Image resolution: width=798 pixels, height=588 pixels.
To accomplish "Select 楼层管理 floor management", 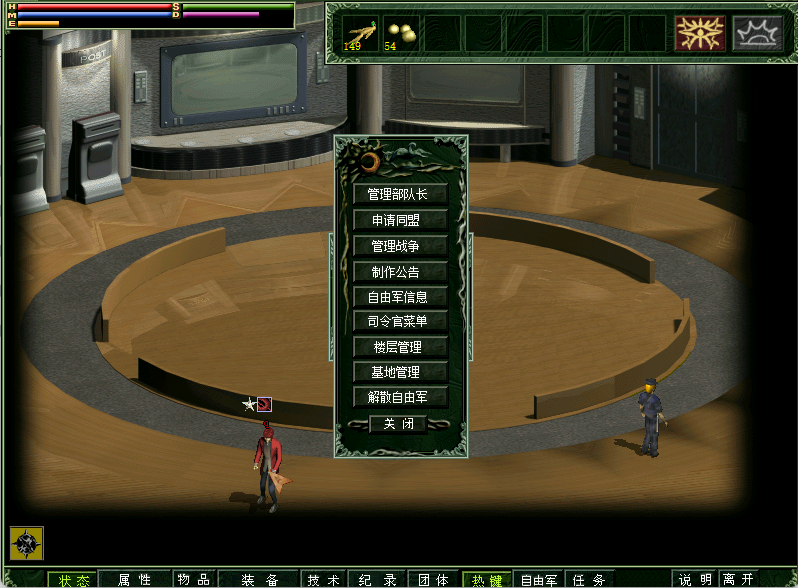I will (x=399, y=347).
